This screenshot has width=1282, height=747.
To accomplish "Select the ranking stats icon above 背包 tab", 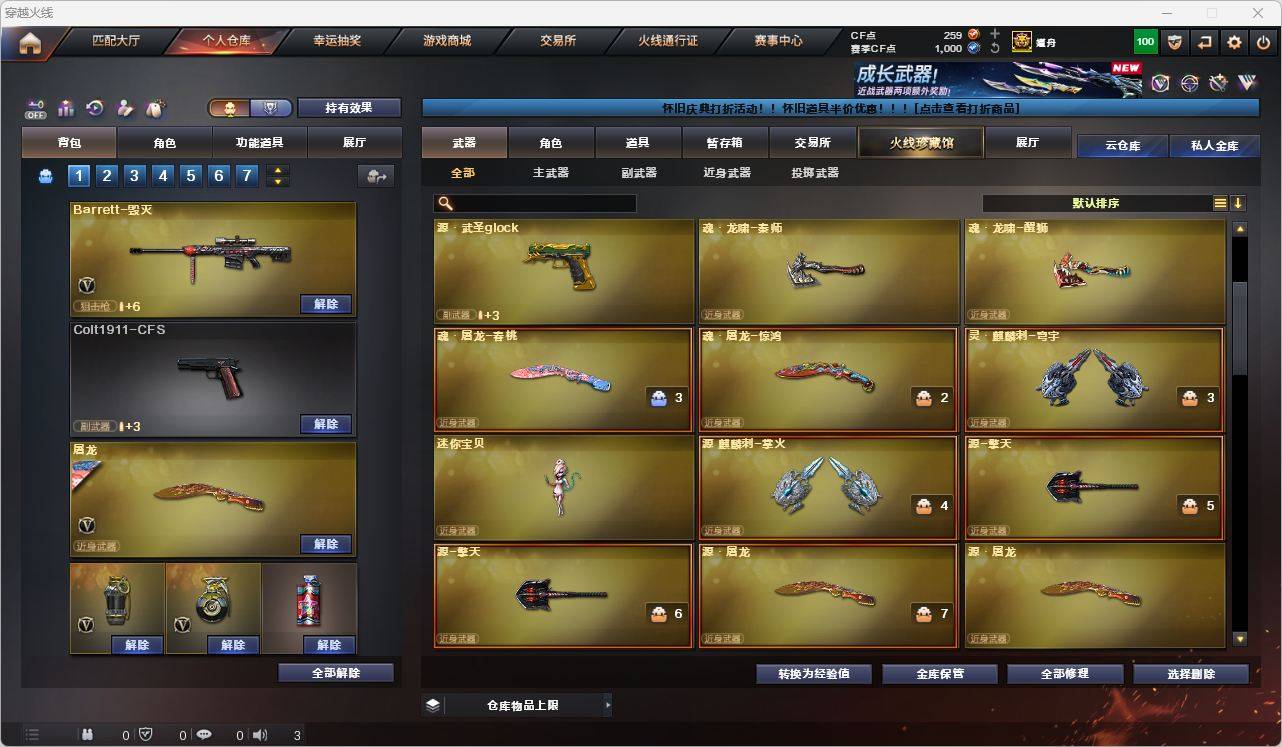I will click(x=65, y=108).
